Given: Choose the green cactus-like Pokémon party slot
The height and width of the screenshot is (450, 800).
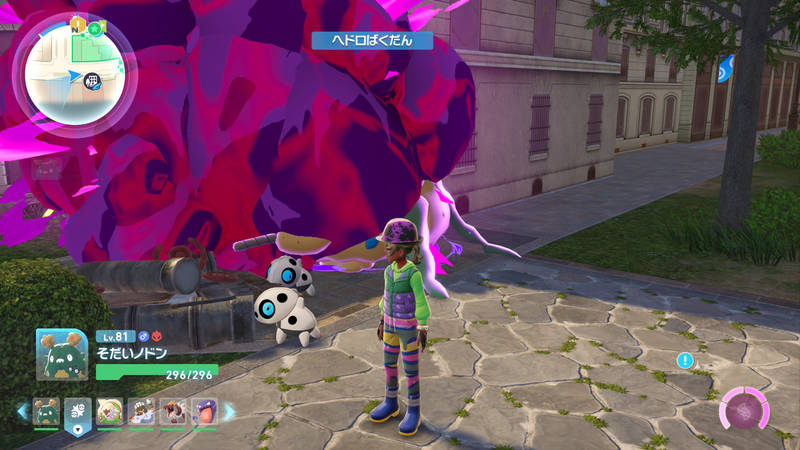Looking at the screenshot, I should 46,411.
